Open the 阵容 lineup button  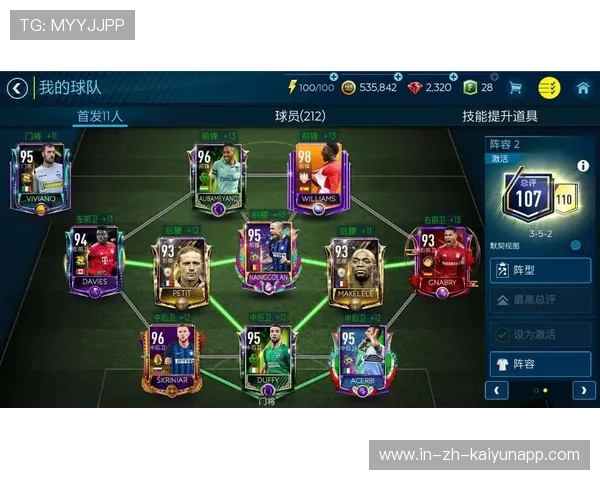point(540,364)
